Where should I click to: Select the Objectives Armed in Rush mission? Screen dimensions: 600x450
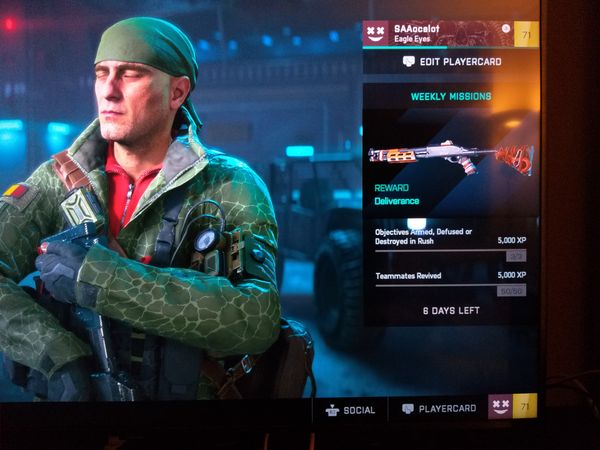point(450,243)
